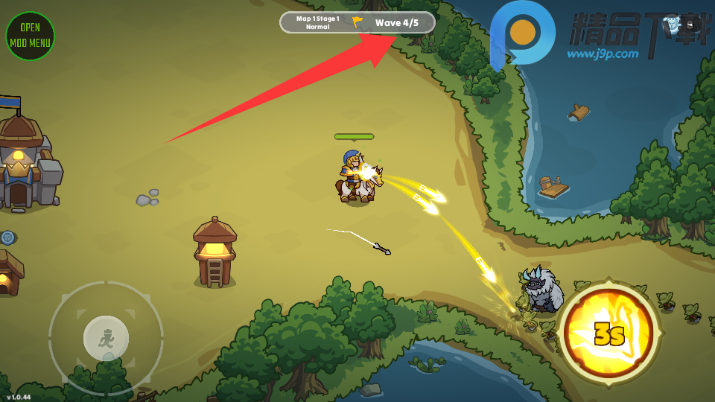Open the mod menu

point(30,35)
